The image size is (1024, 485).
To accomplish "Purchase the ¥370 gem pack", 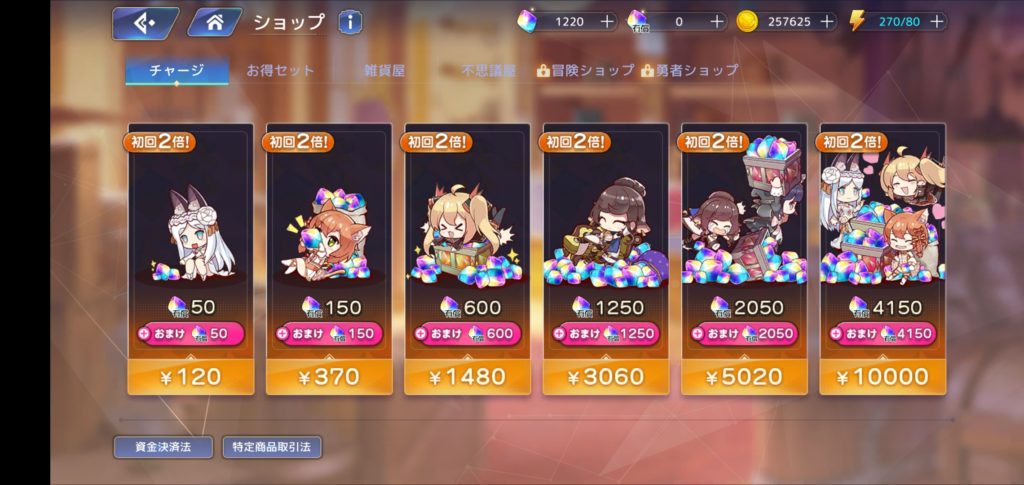I will [328, 376].
